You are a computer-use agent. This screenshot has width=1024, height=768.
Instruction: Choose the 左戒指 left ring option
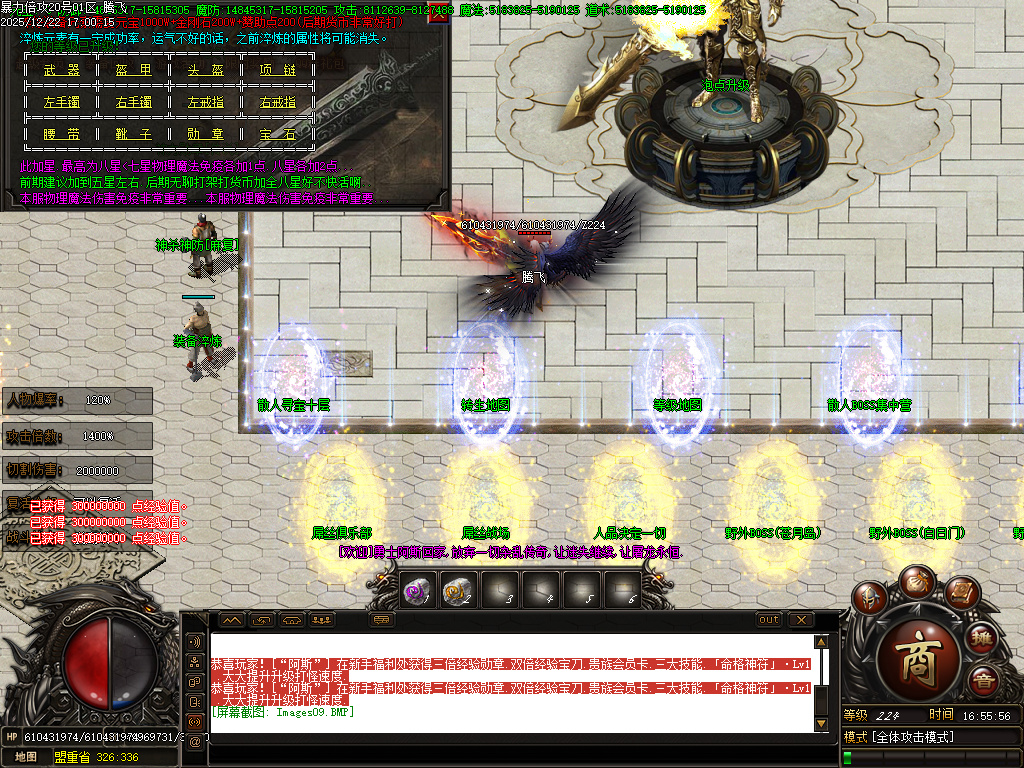click(206, 102)
